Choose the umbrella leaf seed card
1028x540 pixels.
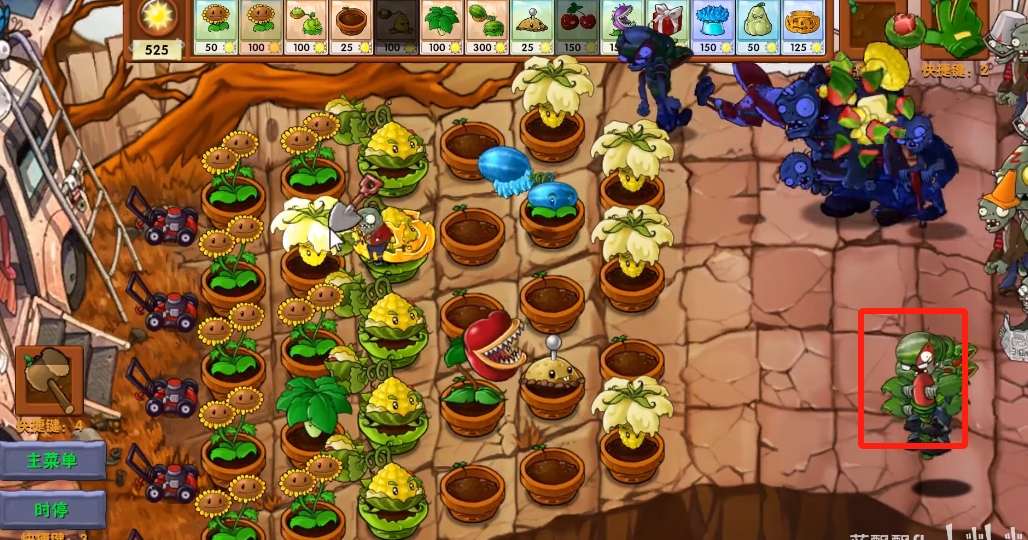[x=442, y=27]
